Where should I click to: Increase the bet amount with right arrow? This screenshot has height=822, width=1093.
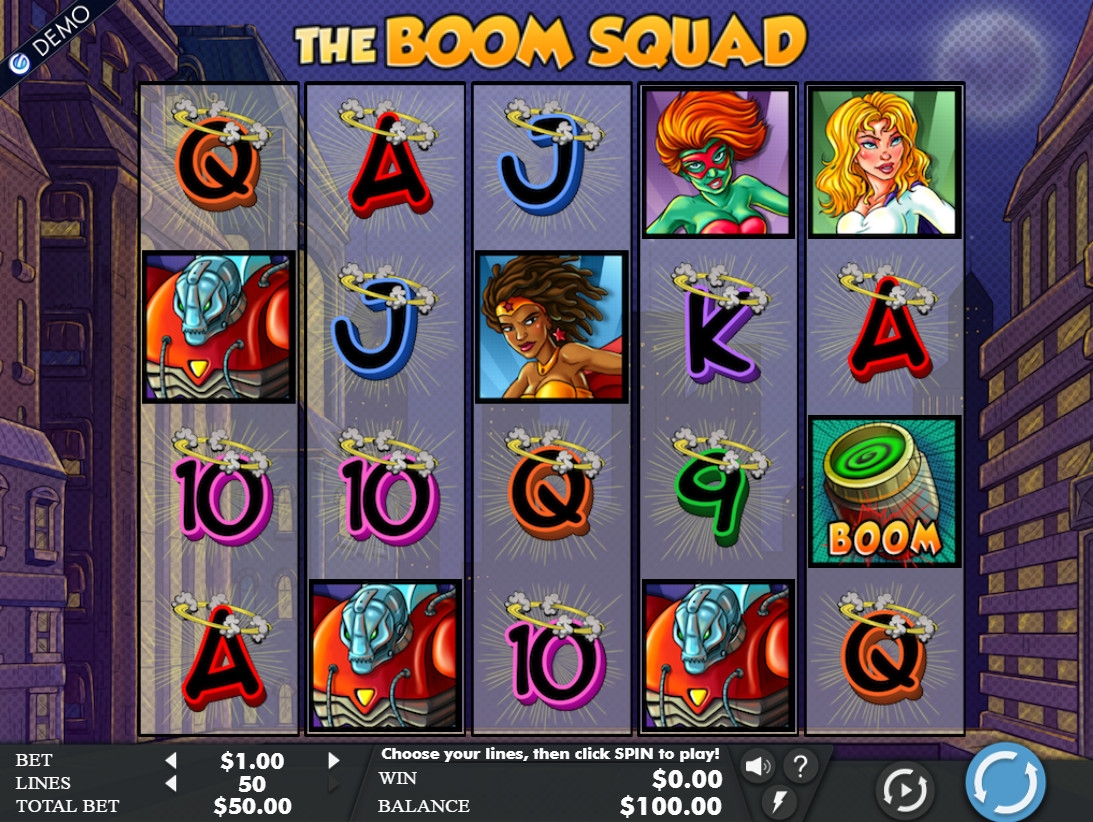334,761
